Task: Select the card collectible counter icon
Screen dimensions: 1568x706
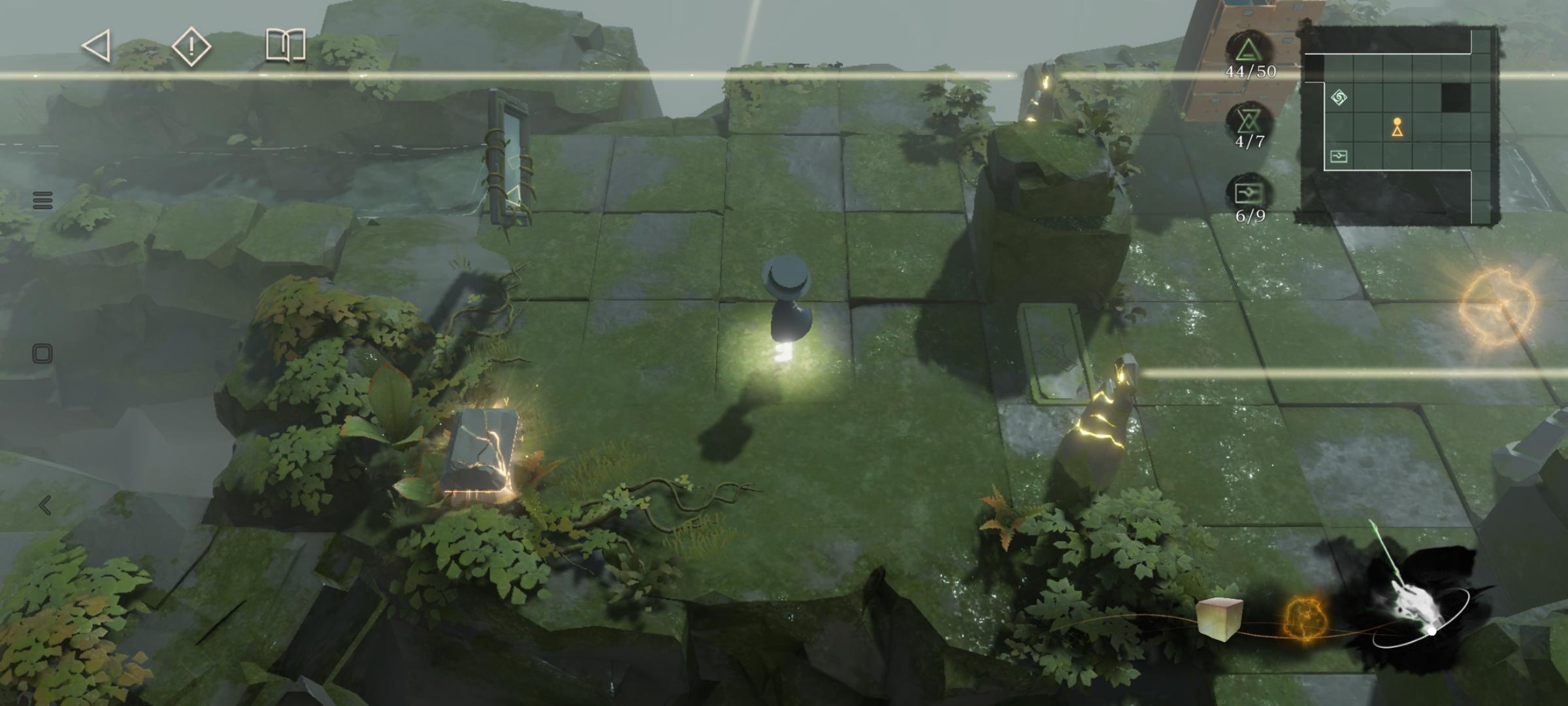Action: click(1249, 193)
